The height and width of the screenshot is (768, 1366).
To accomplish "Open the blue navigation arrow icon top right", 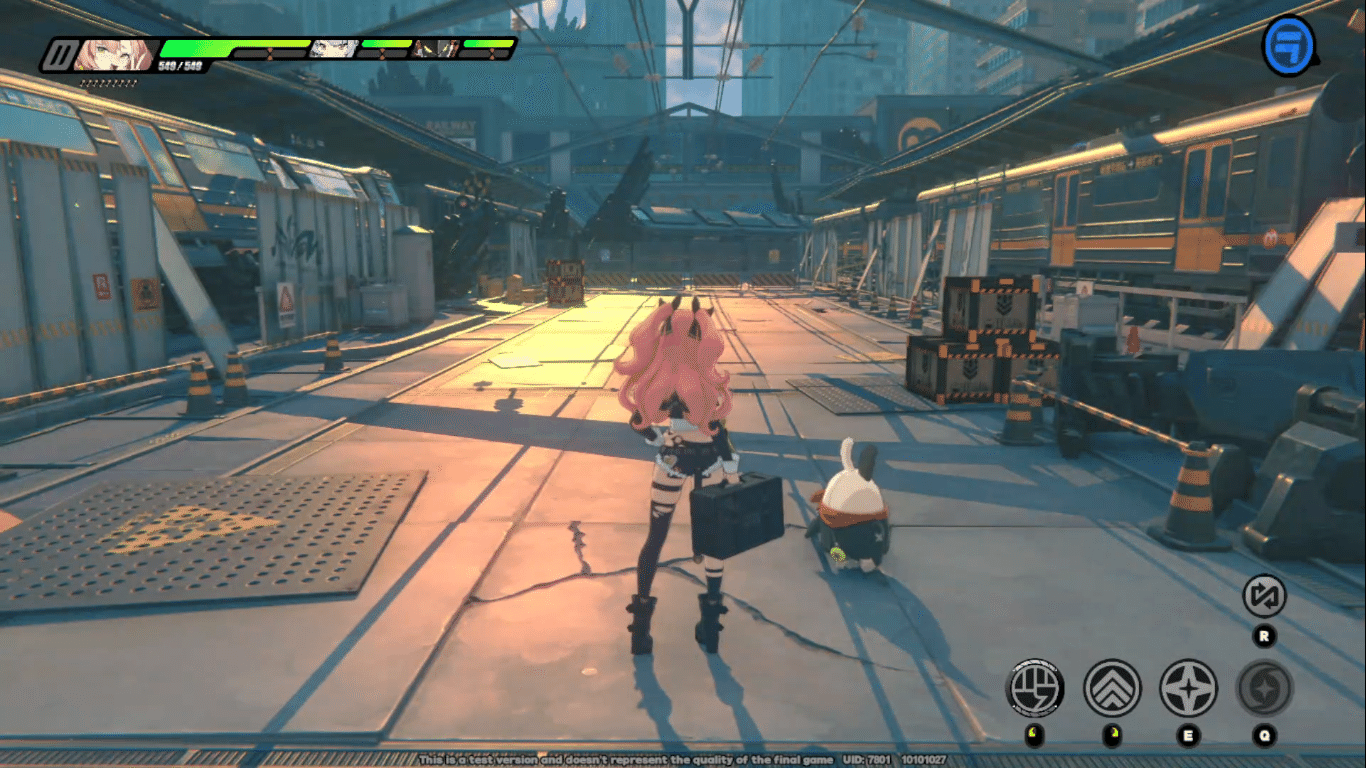I will tap(1290, 44).
